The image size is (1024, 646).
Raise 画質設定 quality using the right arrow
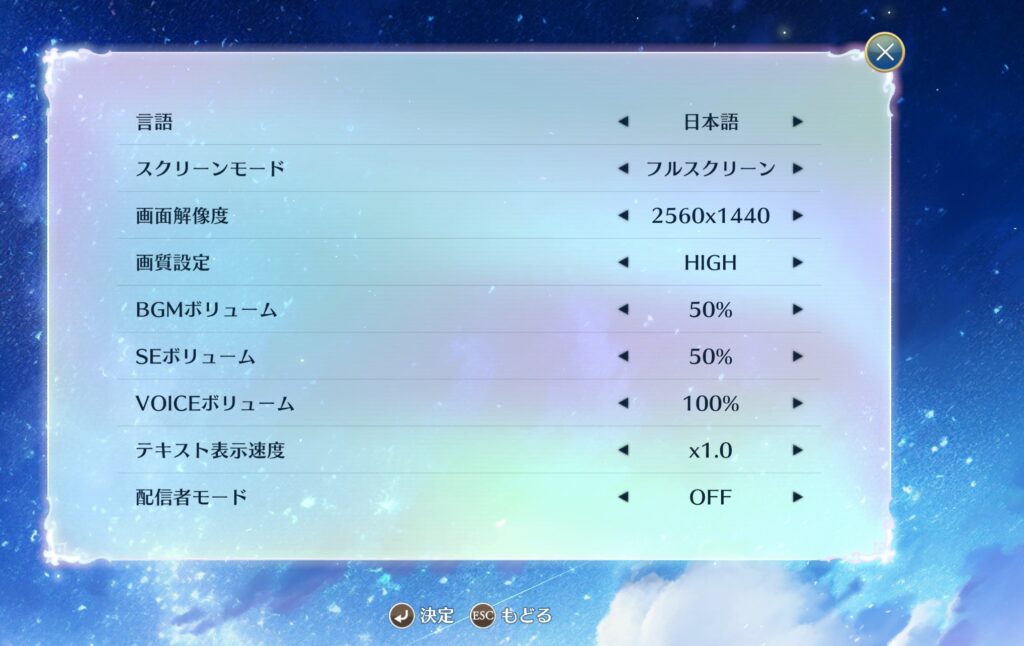[797, 263]
